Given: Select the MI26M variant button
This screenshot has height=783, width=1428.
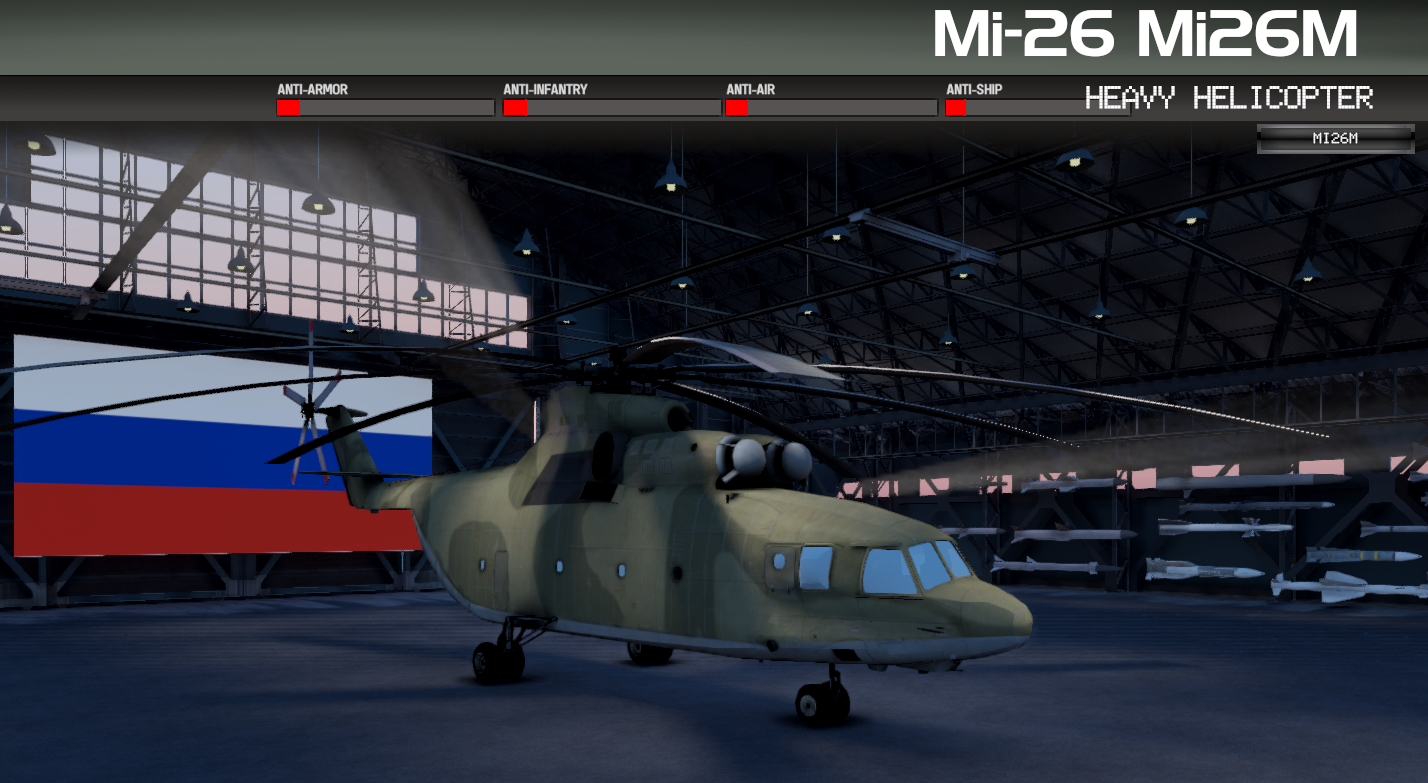Looking at the screenshot, I should click(x=1334, y=139).
